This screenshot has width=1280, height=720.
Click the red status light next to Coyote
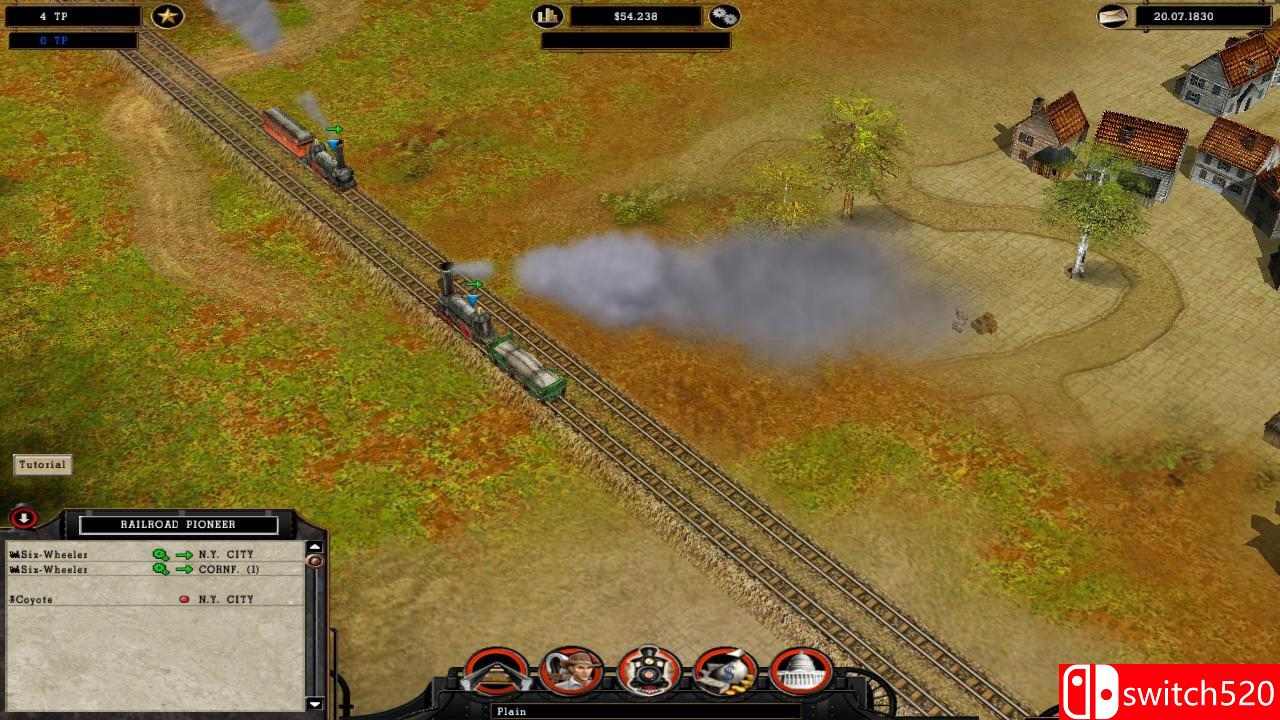click(184, 598)
